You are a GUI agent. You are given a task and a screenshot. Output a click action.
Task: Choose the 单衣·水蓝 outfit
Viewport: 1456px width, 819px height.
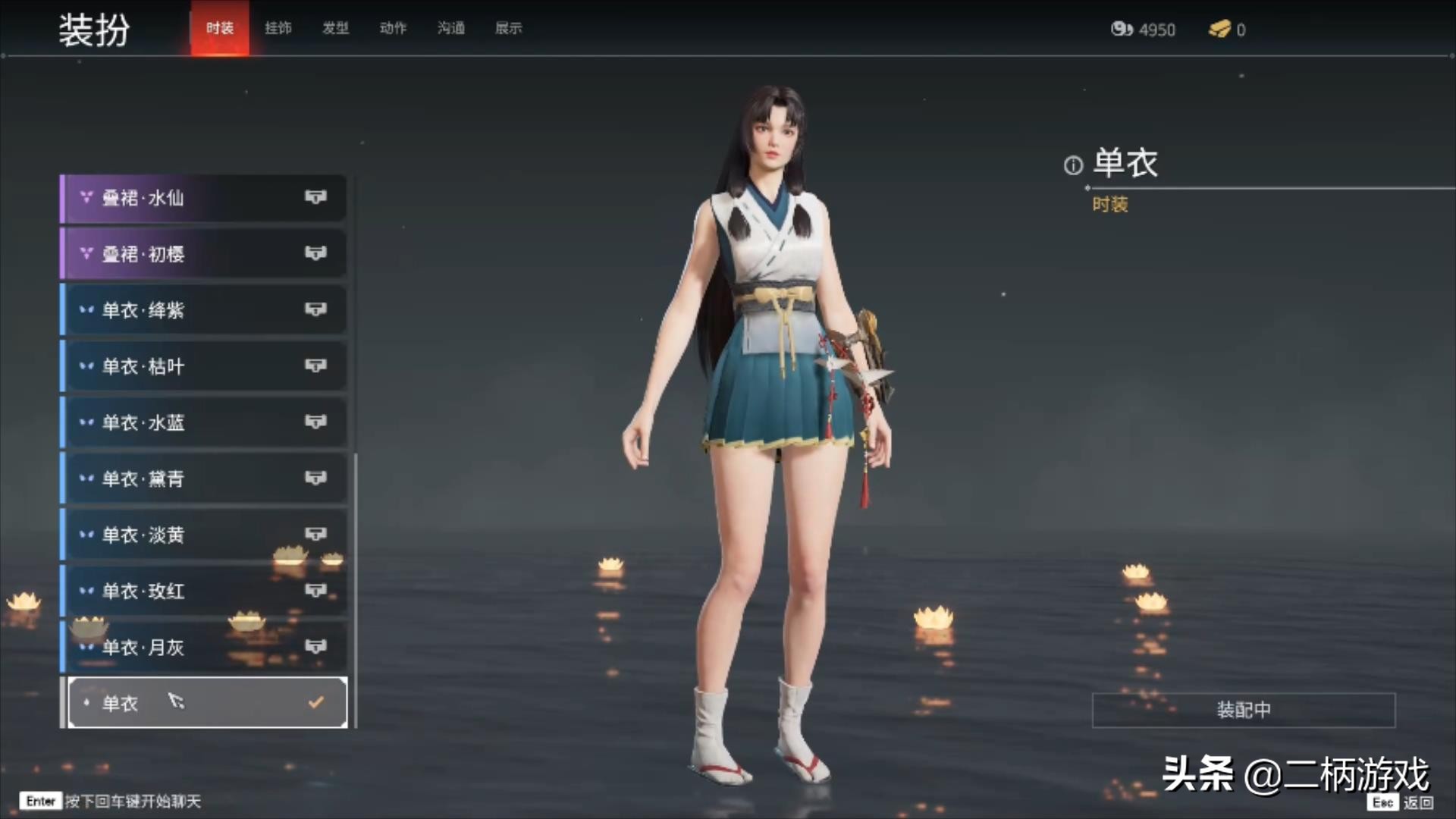click(203, 422)
